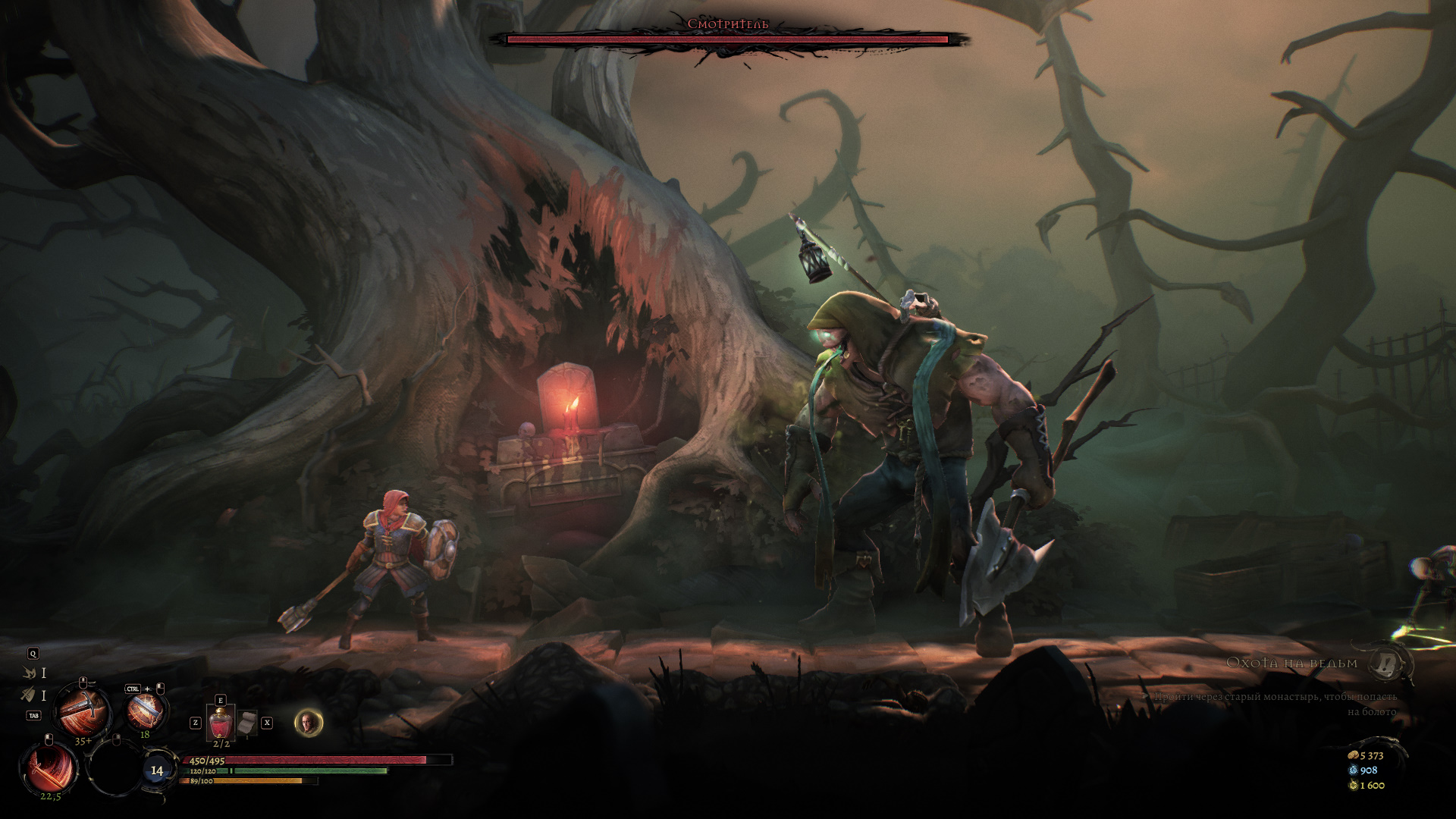Drink the red health potion
This screenshot has width=1456, height=819.
click(x=221, y=721)
